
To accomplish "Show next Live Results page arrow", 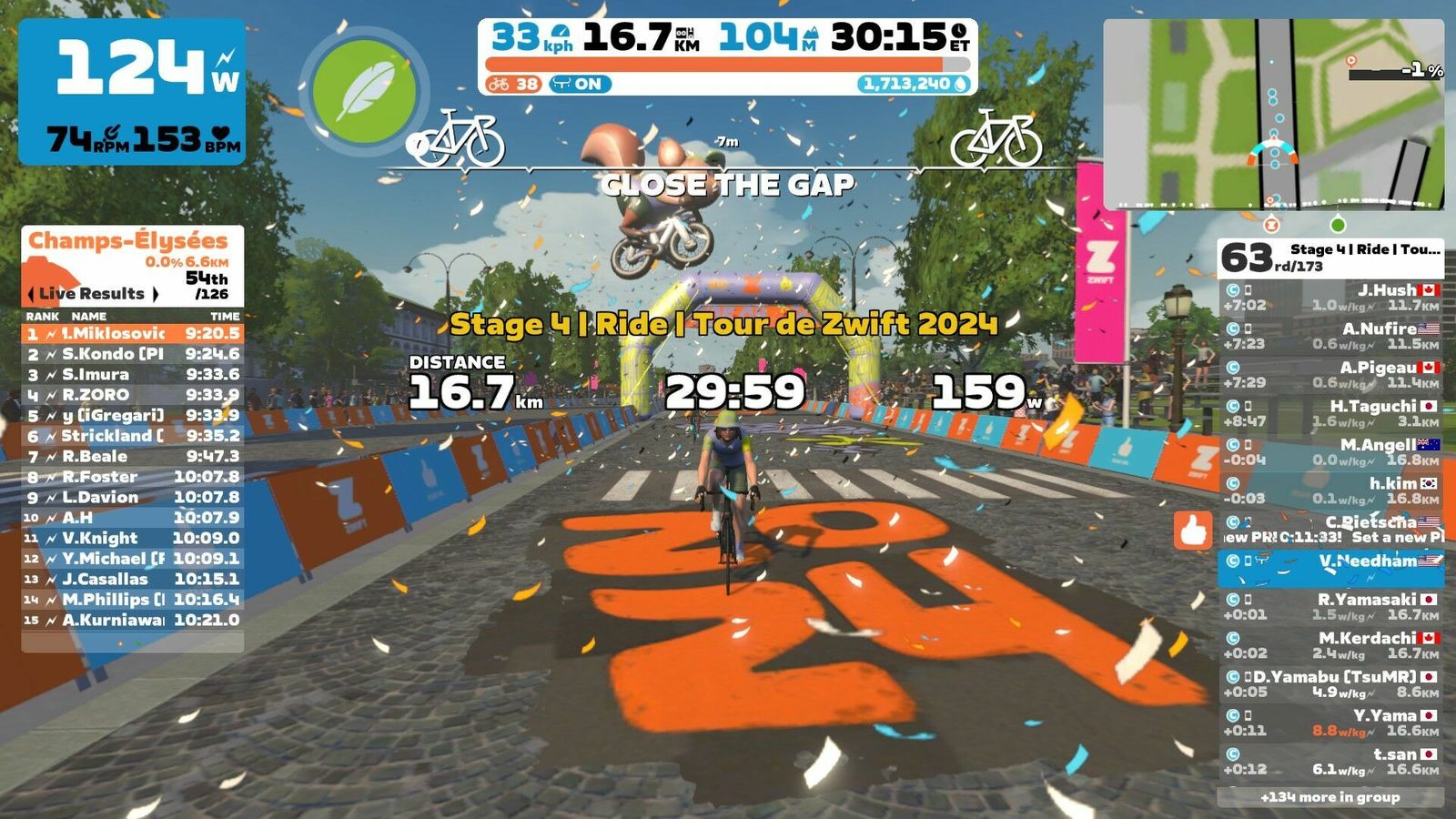I will (x=156, y=294).
